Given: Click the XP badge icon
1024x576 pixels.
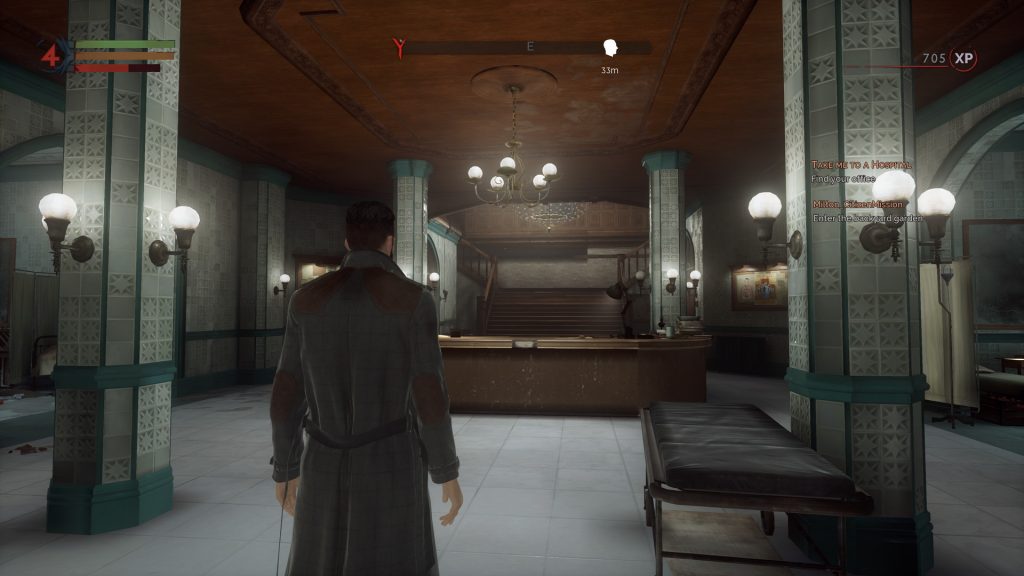Looking at the screenshot, I should click(963, 59).
